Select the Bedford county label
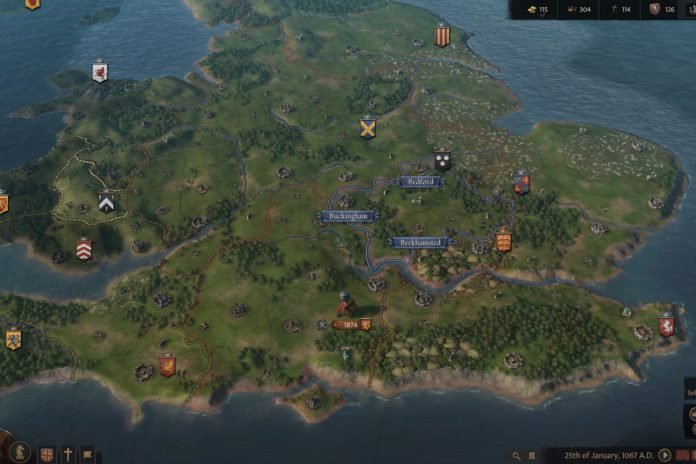 [x=419, y=182]
